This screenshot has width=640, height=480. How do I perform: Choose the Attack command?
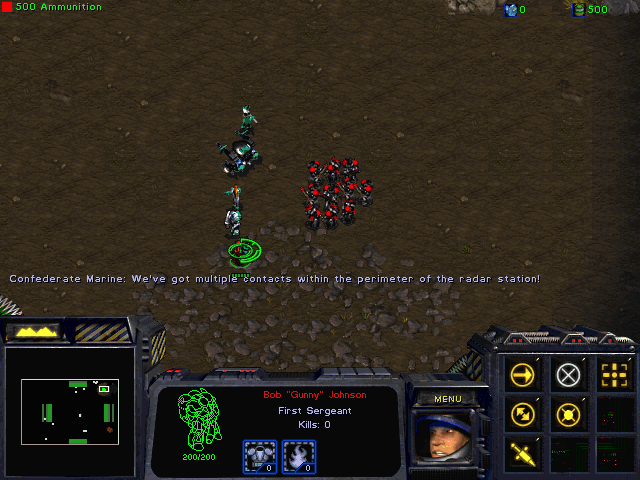click(x=614, y=375)
